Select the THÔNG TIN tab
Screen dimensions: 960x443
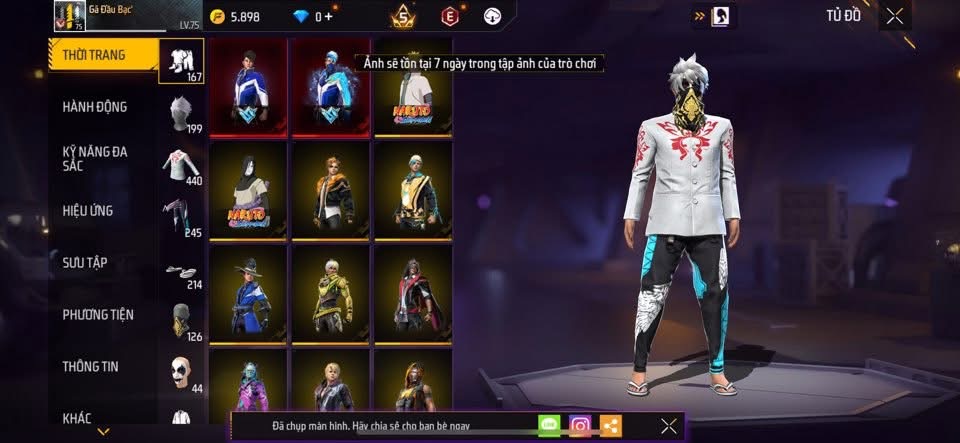90,367
